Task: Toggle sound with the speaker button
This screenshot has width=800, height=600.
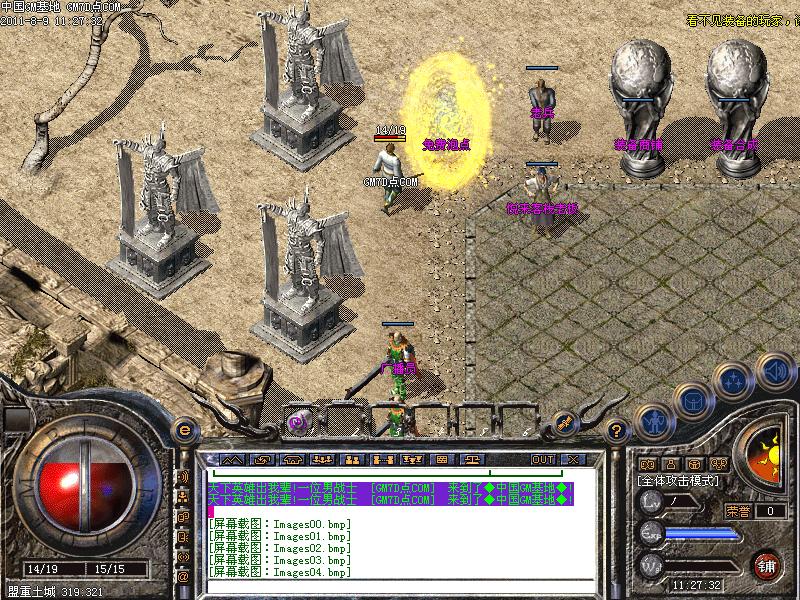Action: click(x=773, y=373)
